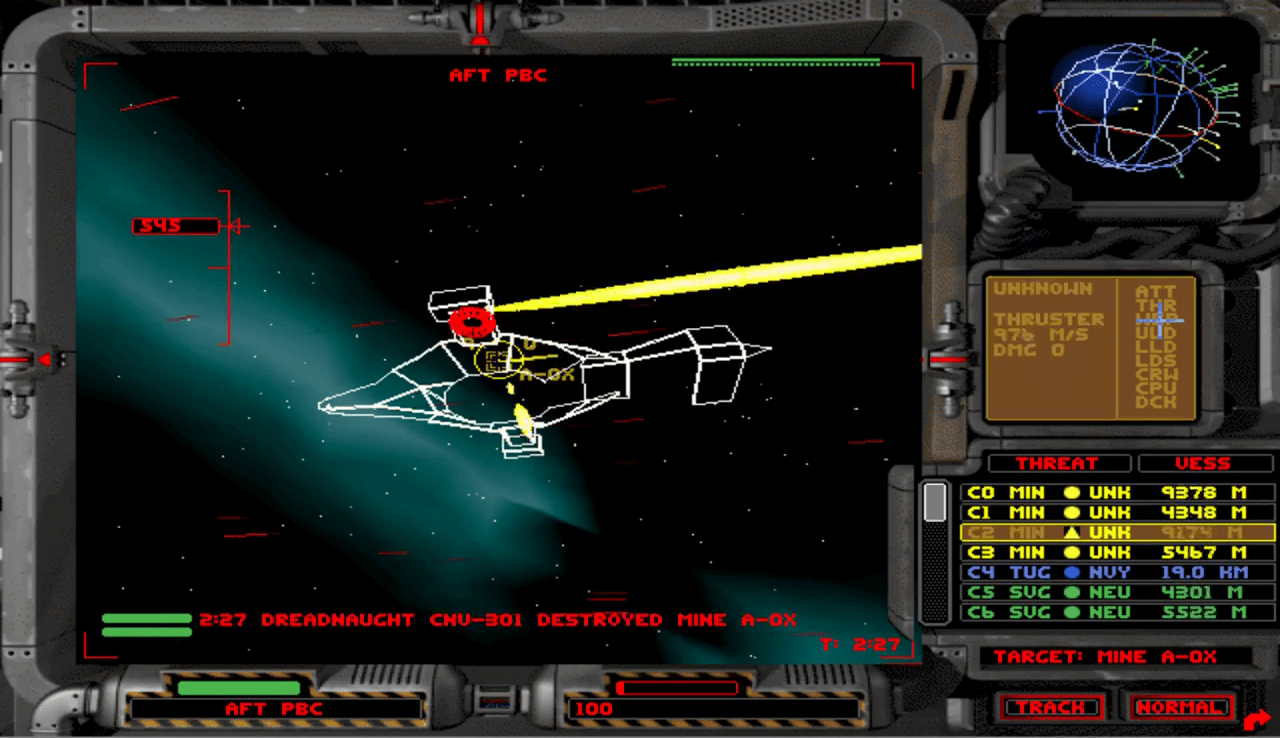The width and height of the screenshot is (1280, 738).
Task: Click the TARGET: MINE A-0X display
Action: 1105,657
